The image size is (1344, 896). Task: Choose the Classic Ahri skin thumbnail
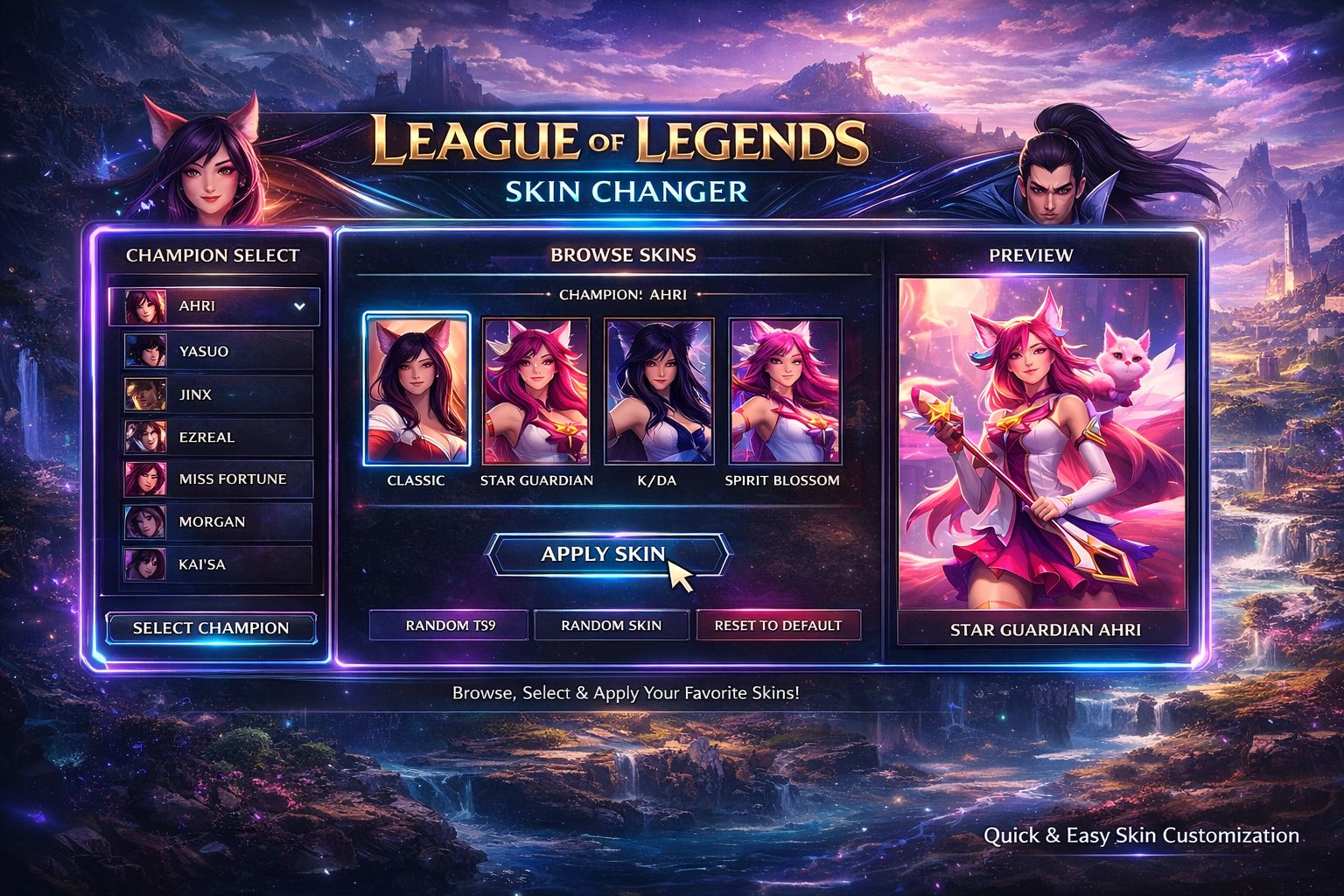[x=416, y=389]
